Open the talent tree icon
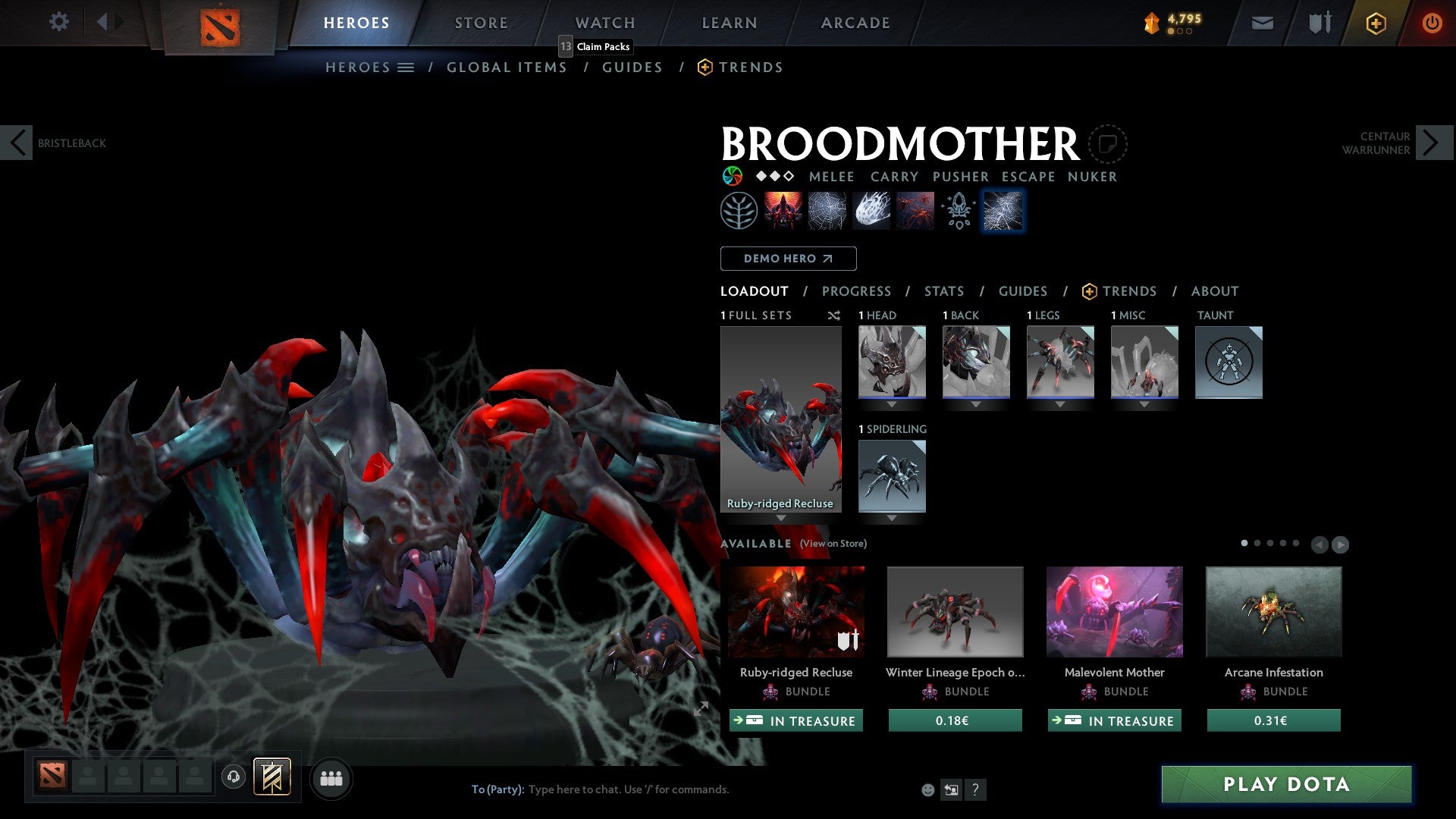Image resolution: width=1456 pixels, height=819 pixels. (738, 210)
